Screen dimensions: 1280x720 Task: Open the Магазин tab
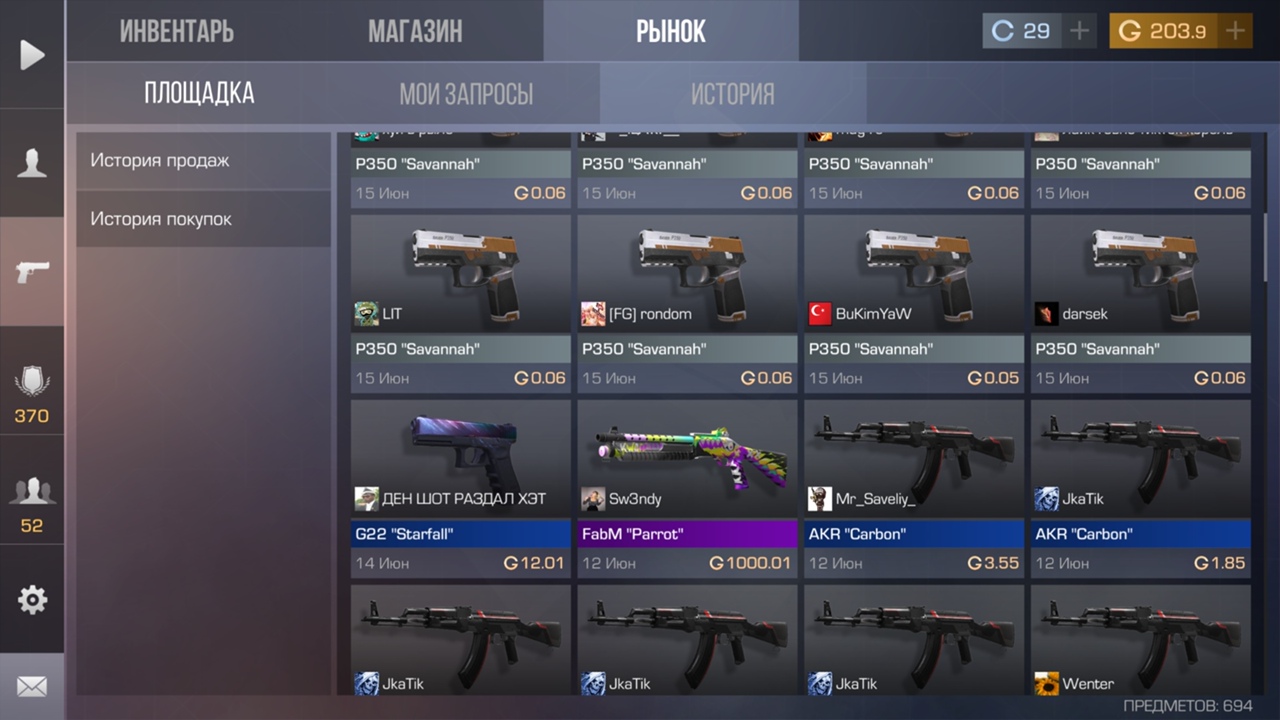[x=415, y=31]
